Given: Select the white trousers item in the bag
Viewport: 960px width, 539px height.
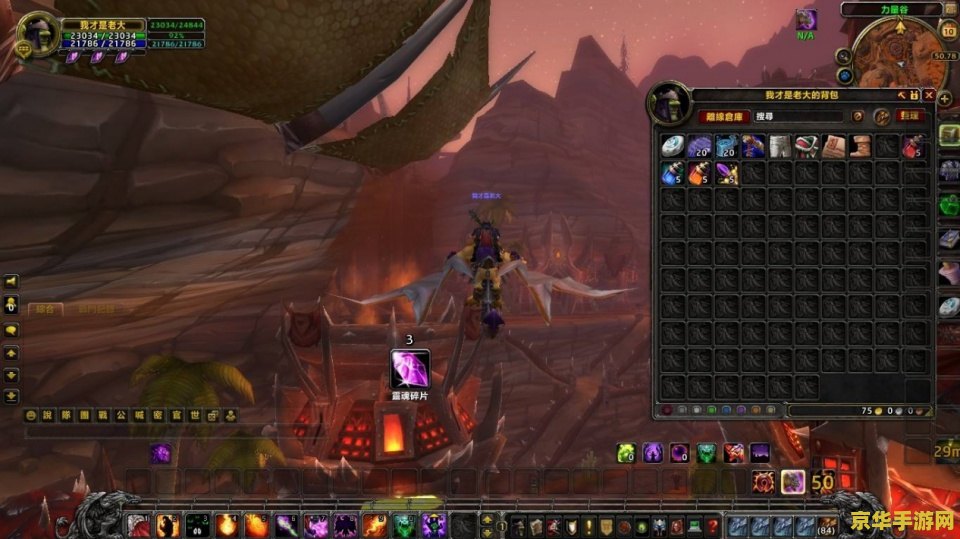Looking at the screenshot, I should (780, 147).
